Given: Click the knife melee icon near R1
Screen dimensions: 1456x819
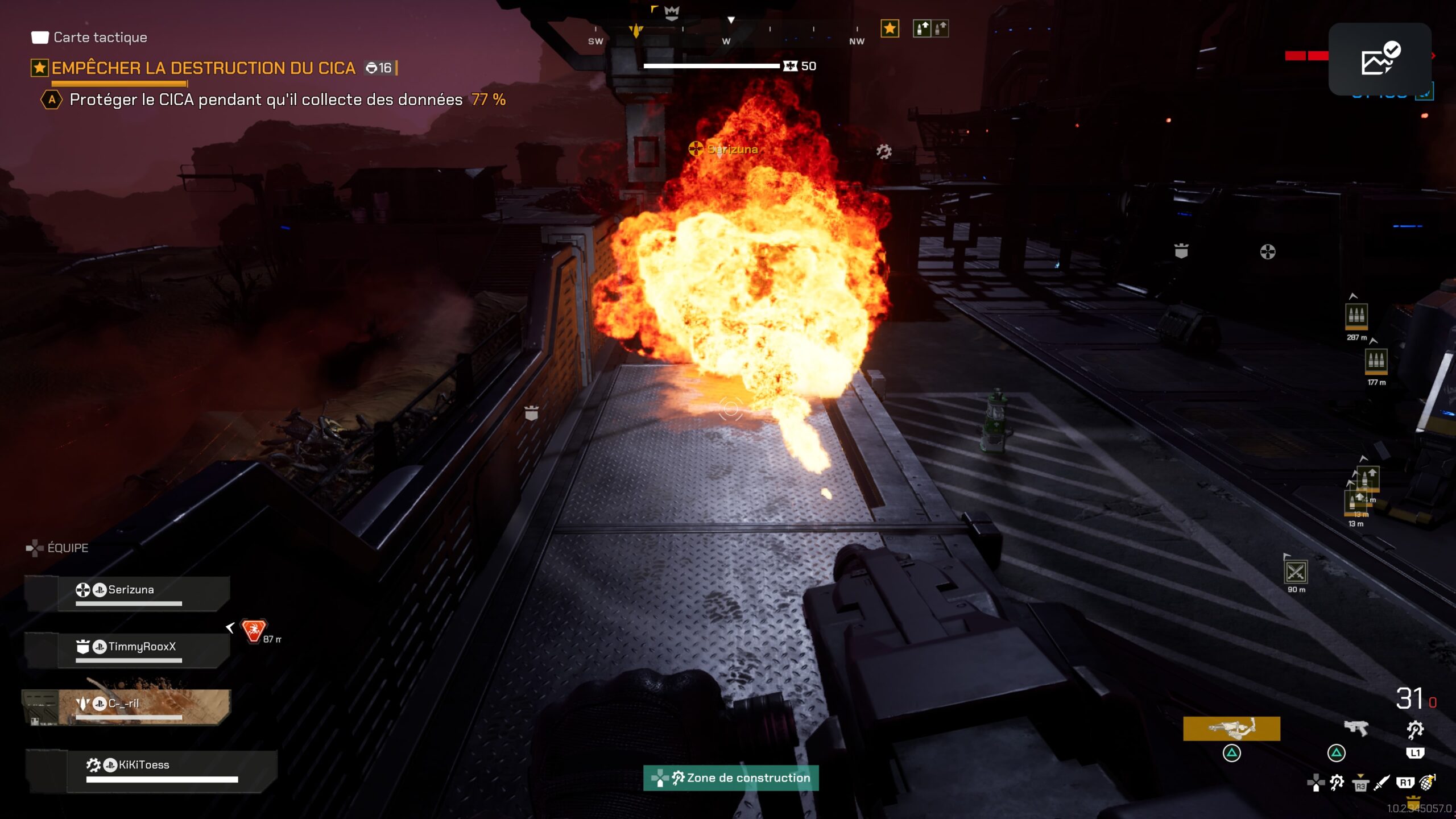Looking at the screenshot, I should [x=1382, y=783].
